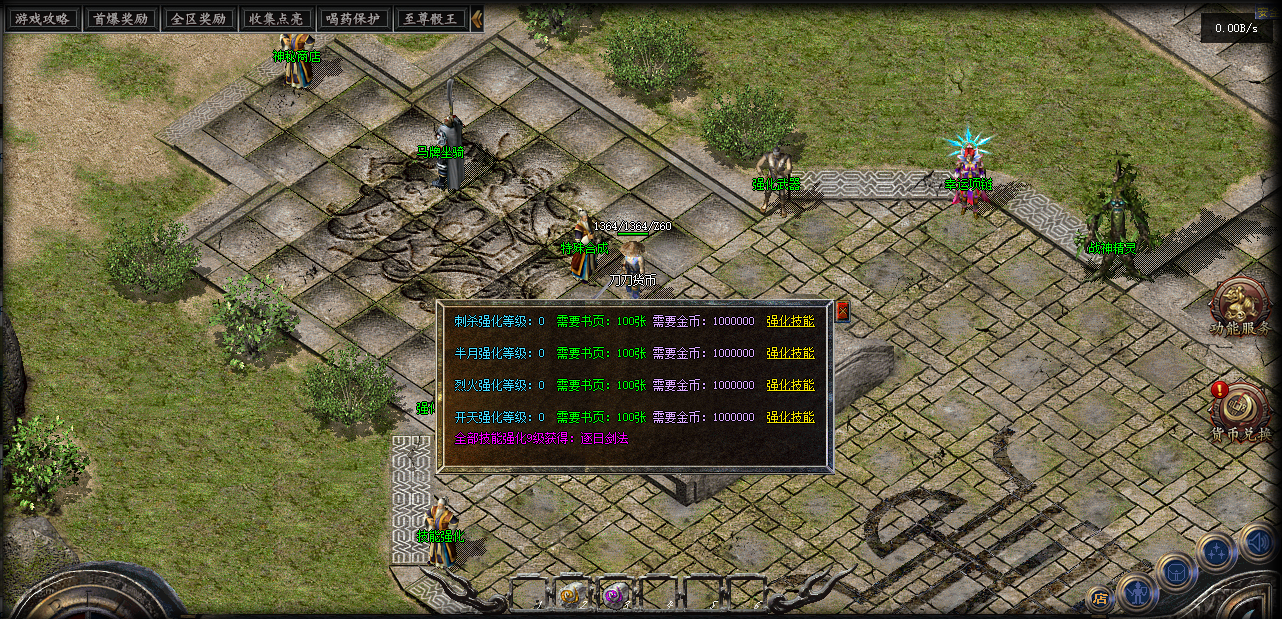Open the 货币兑换 currency exchange icon
The width and height of the screenshot is (1282, 619).
click(1240, 408)
